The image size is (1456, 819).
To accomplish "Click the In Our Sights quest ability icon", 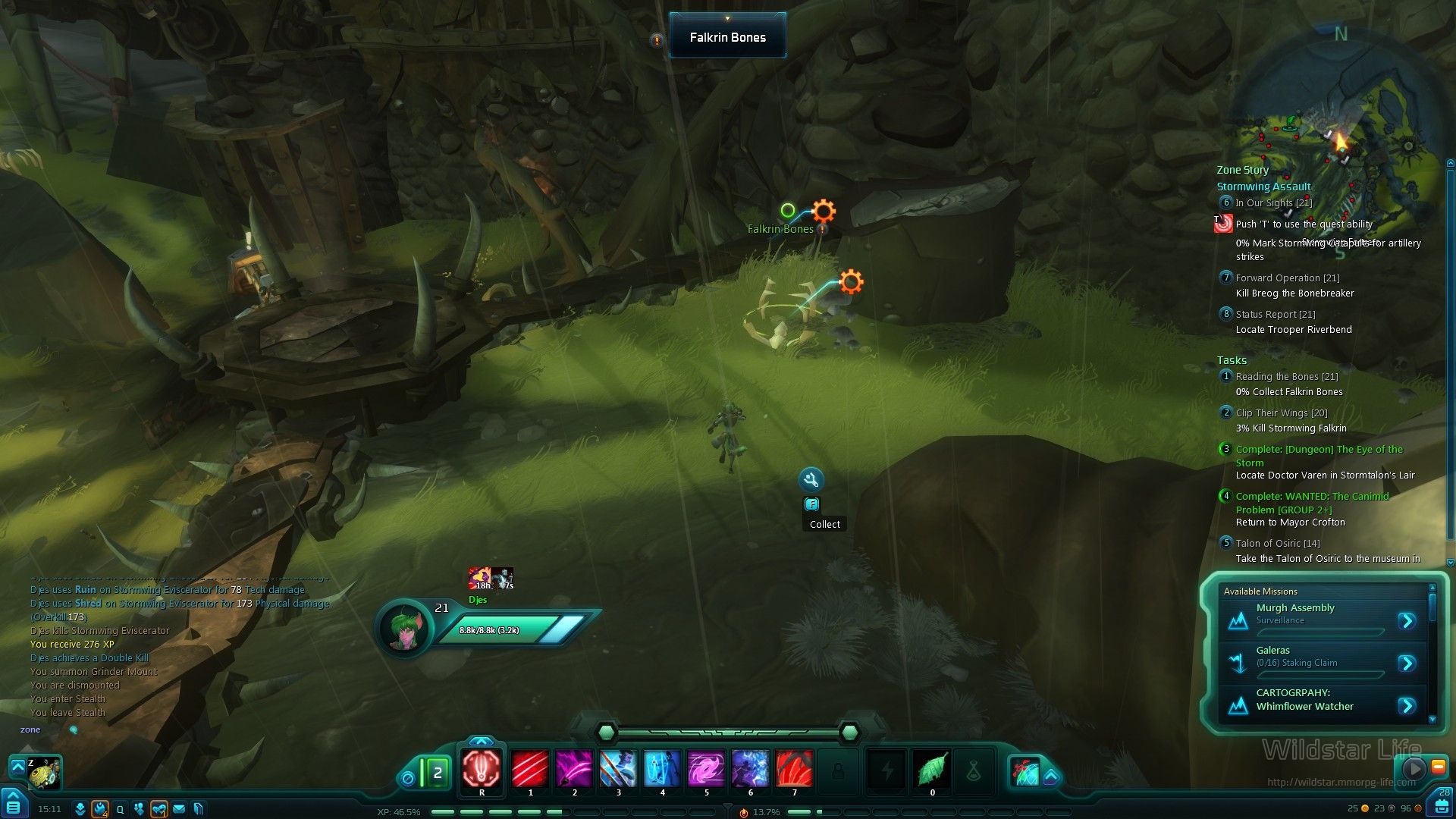I will (x=1223, y=224).
